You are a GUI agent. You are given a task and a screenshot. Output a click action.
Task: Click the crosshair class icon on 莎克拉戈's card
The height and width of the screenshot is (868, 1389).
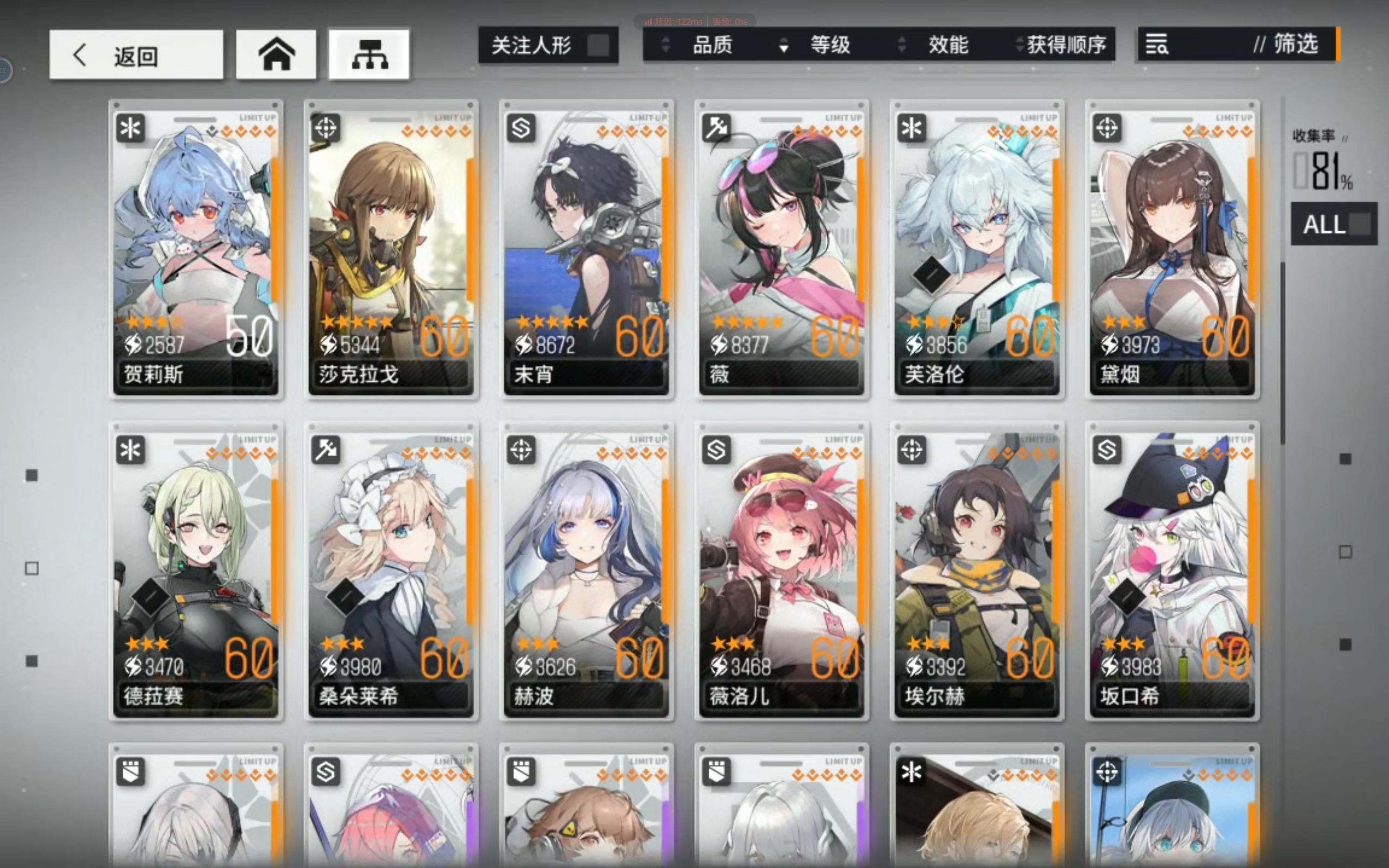coord(326,129)
